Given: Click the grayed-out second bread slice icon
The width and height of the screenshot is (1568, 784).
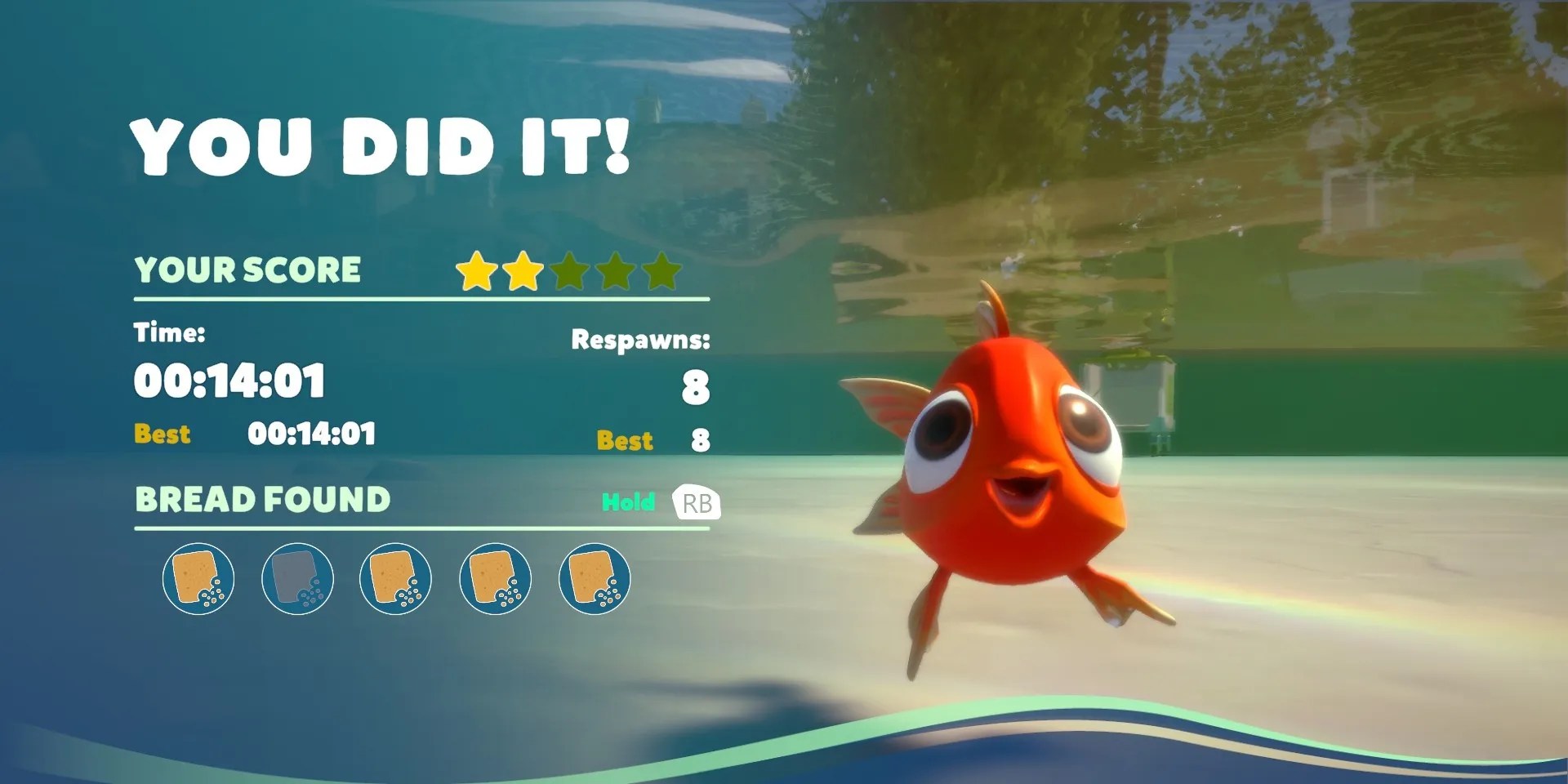Looking at the screenshot, I should point(299,578).
